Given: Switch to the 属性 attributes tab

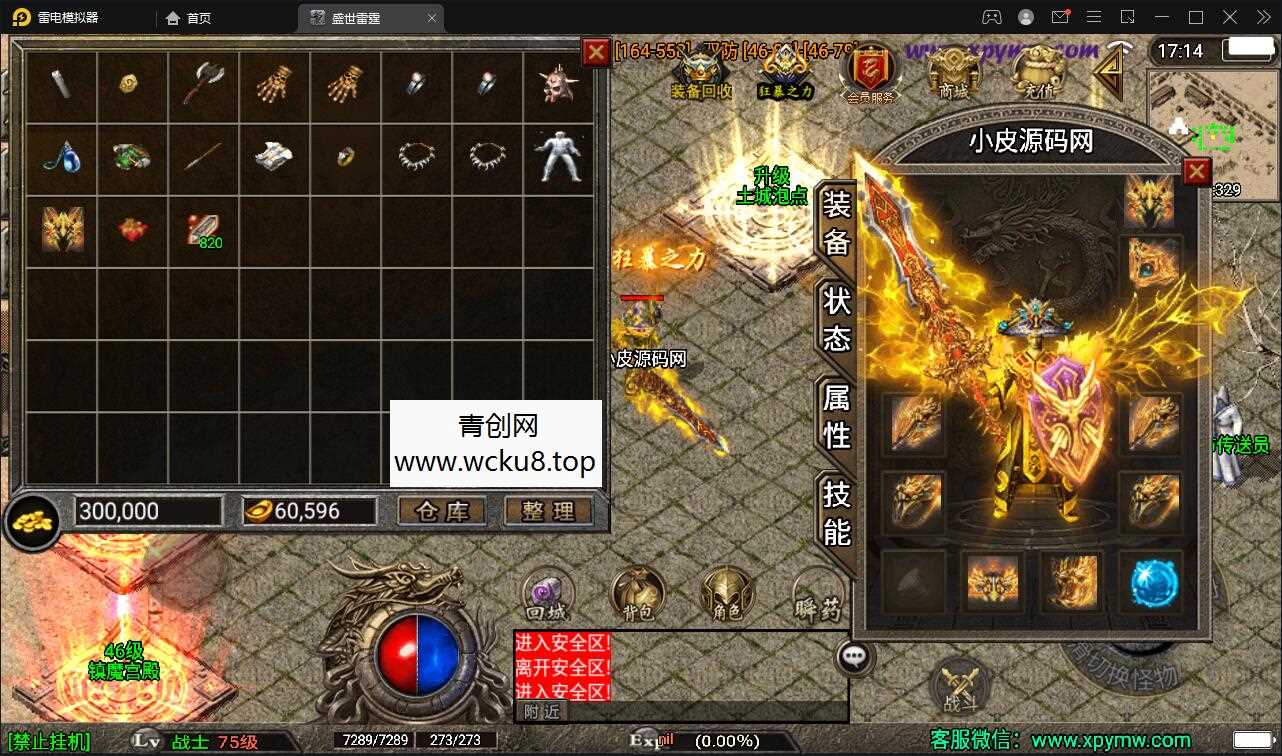Looking at the screenshot, I should [836, 423].
